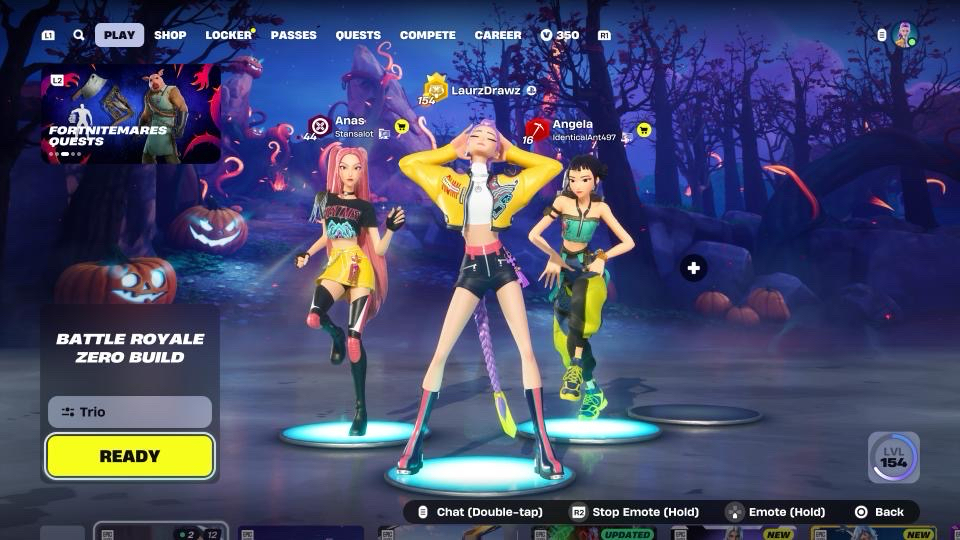Image resolution: width=960 pixels, height=540 pixels.
Task: Open the Locker tab
Action: (229, 35)
